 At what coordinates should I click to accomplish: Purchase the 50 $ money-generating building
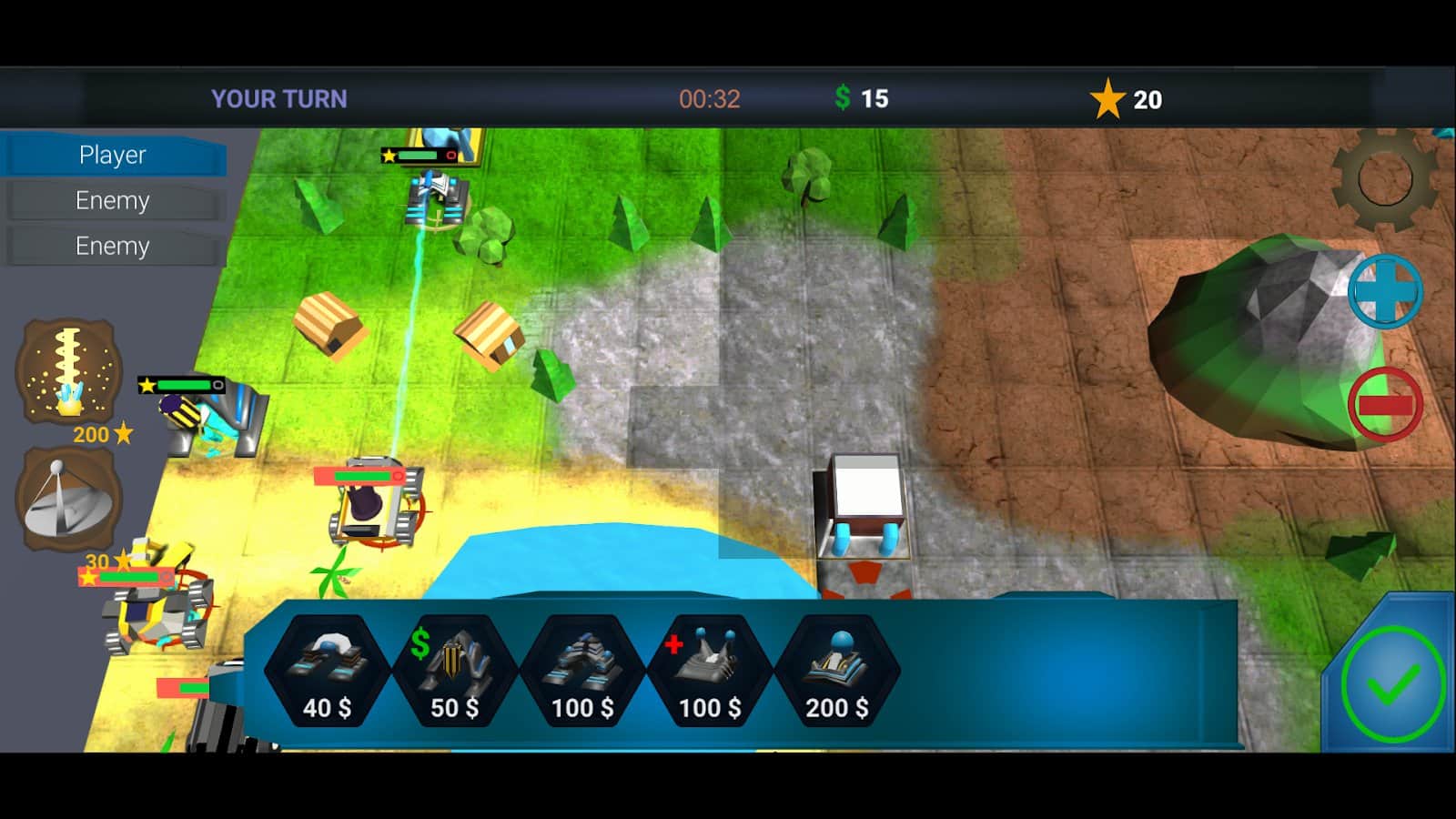454,672
